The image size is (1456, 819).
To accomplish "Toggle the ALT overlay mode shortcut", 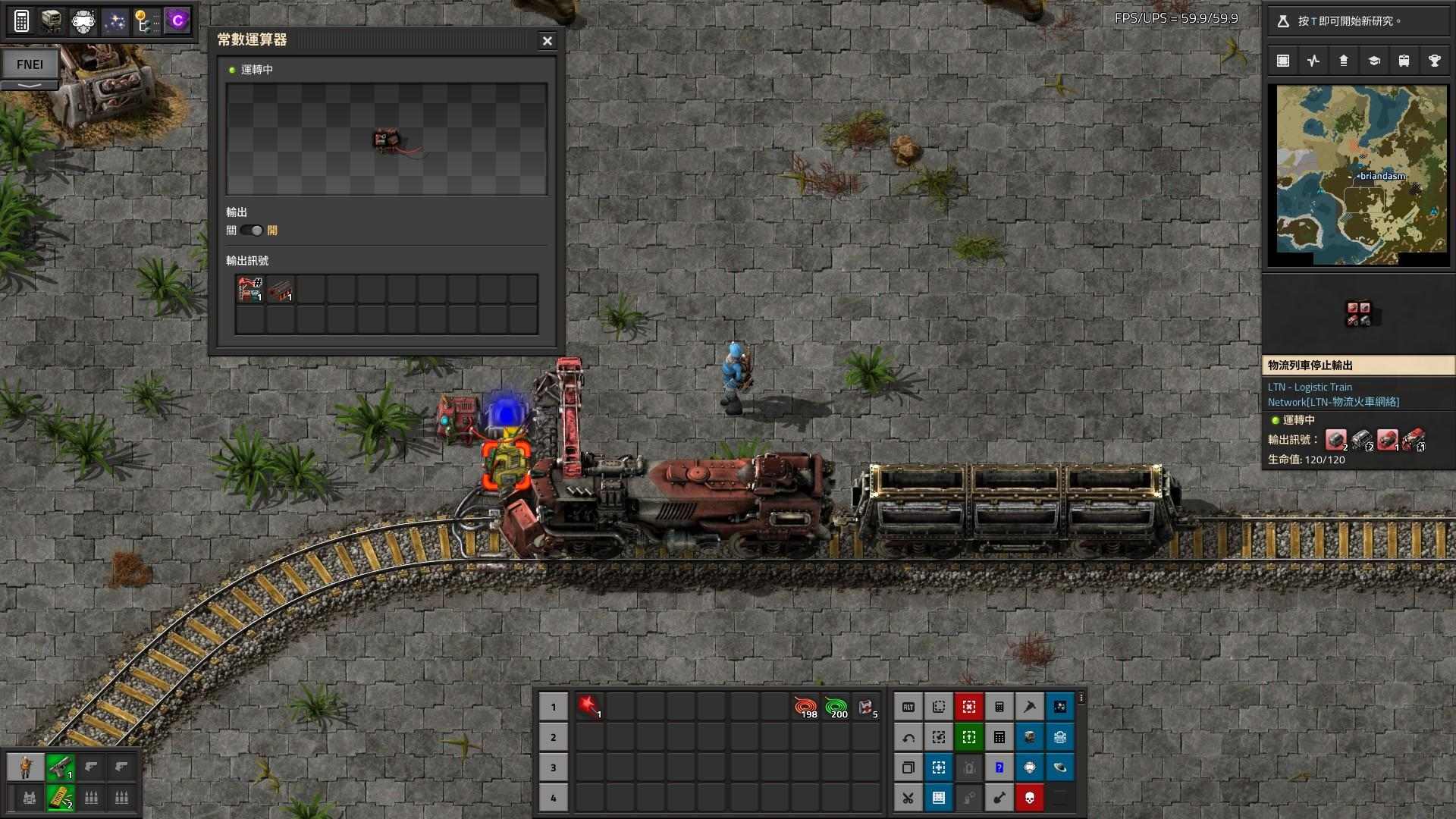I will [x=908, y=707].
